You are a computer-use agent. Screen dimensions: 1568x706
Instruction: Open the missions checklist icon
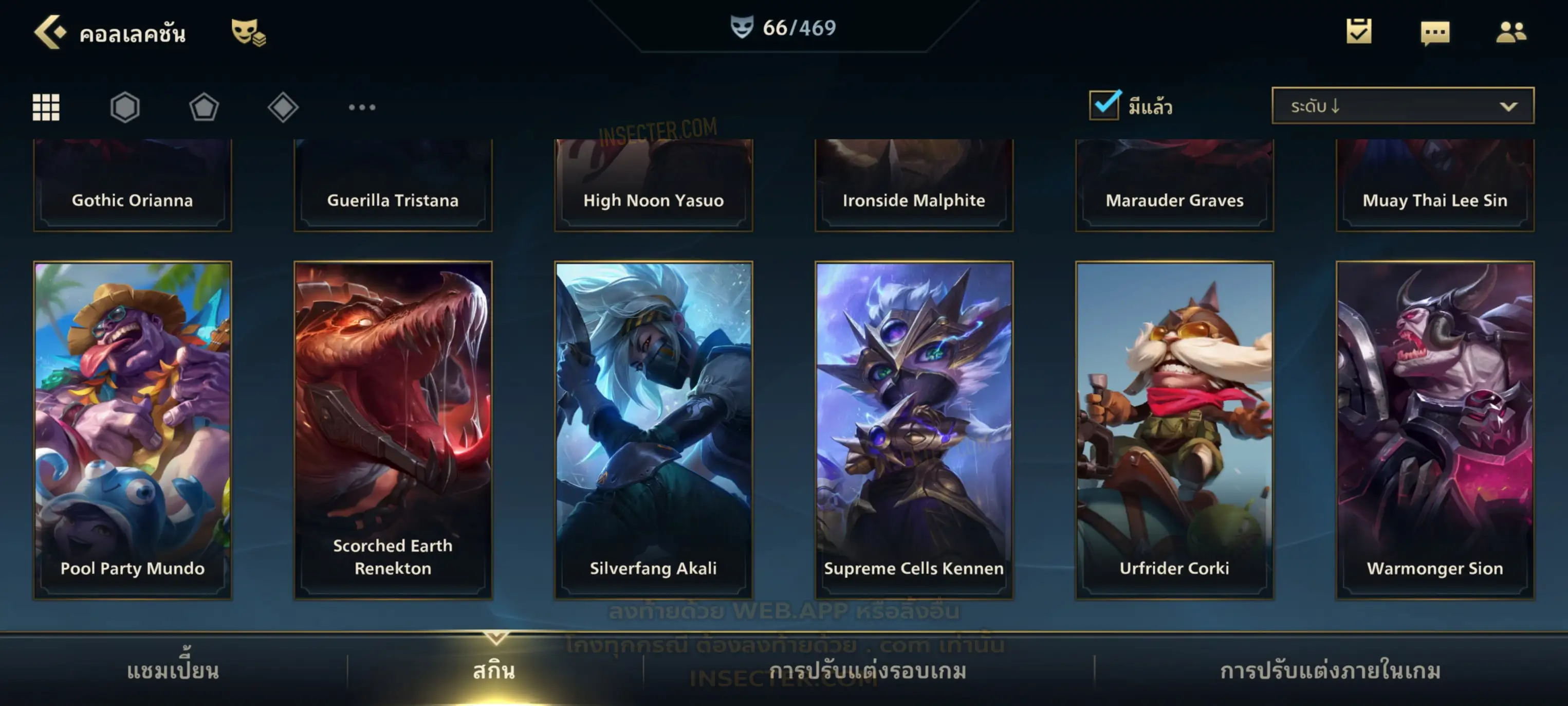[1359, 32]
